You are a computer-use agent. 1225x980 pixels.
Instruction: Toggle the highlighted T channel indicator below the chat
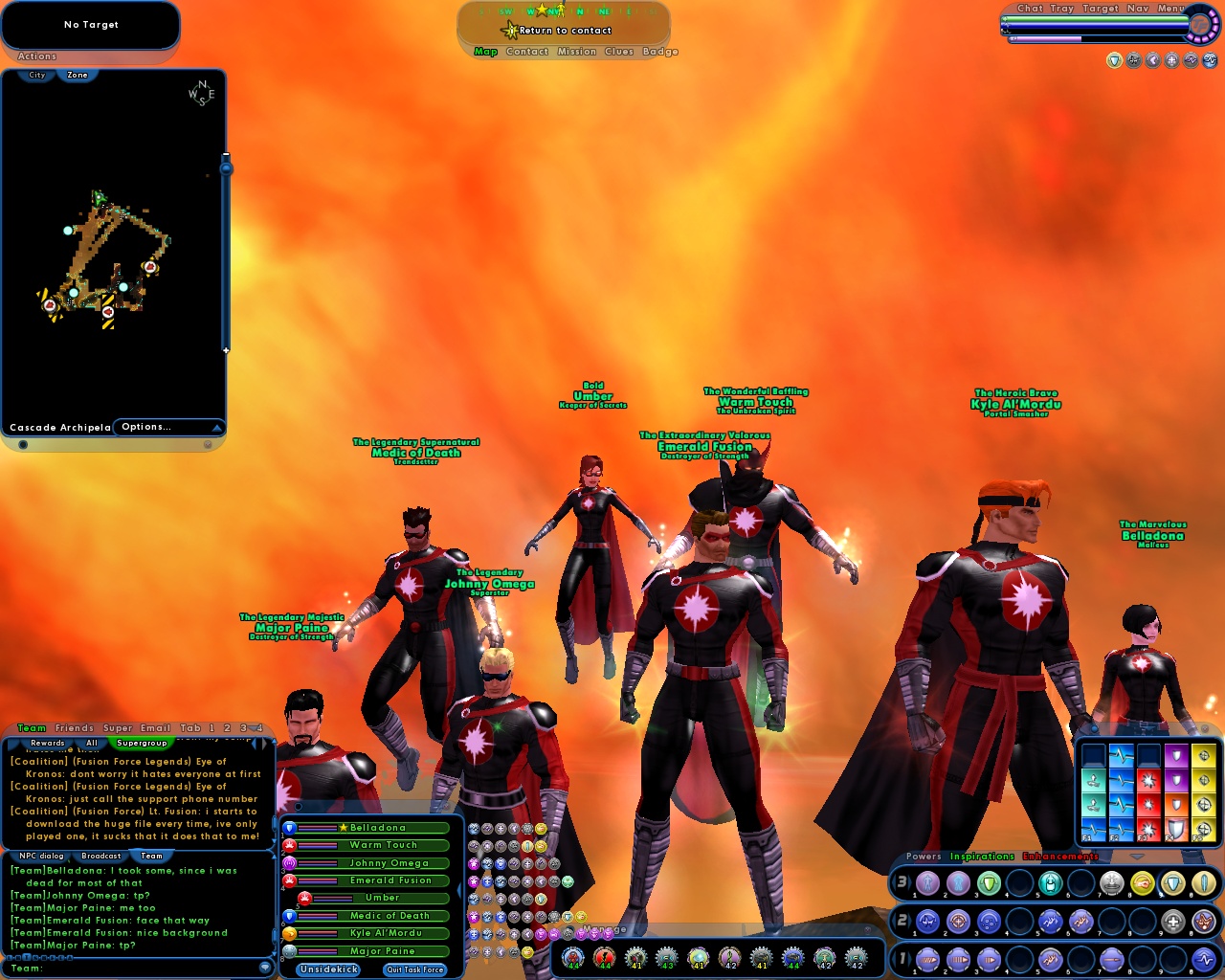coord(28,956)
